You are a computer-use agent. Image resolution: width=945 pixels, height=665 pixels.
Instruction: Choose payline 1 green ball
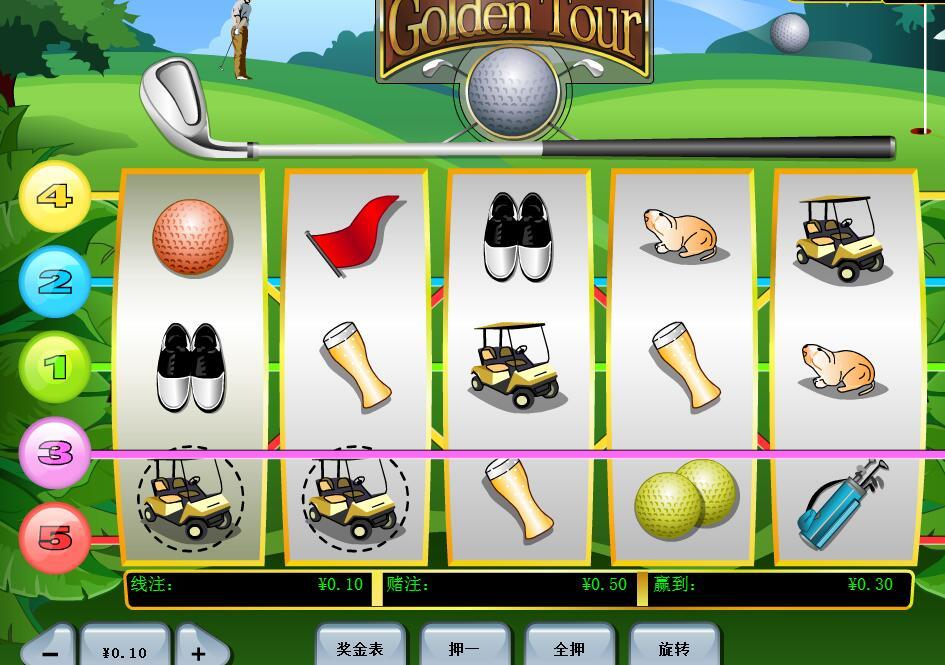[56, 367]
